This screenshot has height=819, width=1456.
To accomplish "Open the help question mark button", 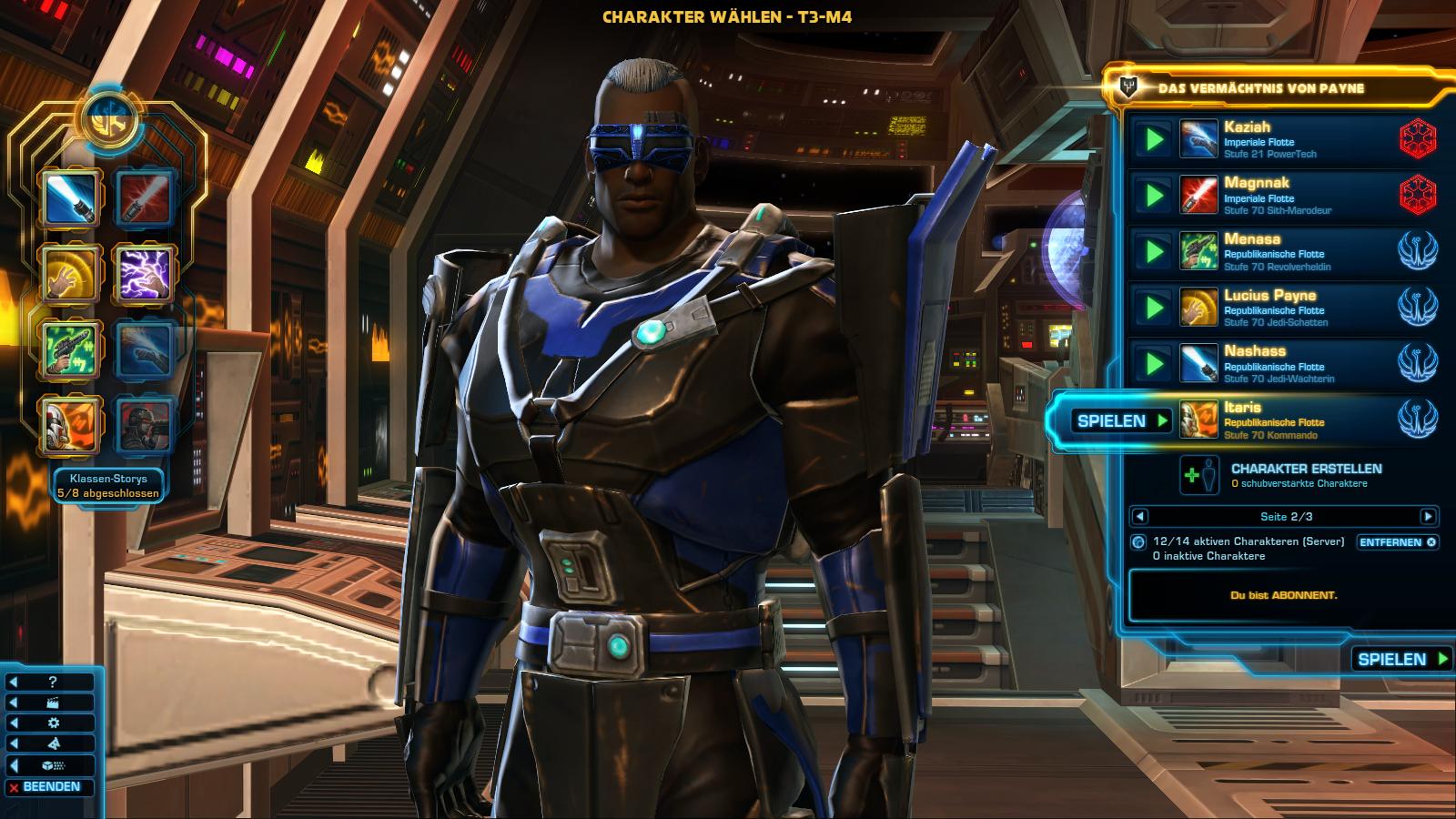I will click(x=53, y=682).
